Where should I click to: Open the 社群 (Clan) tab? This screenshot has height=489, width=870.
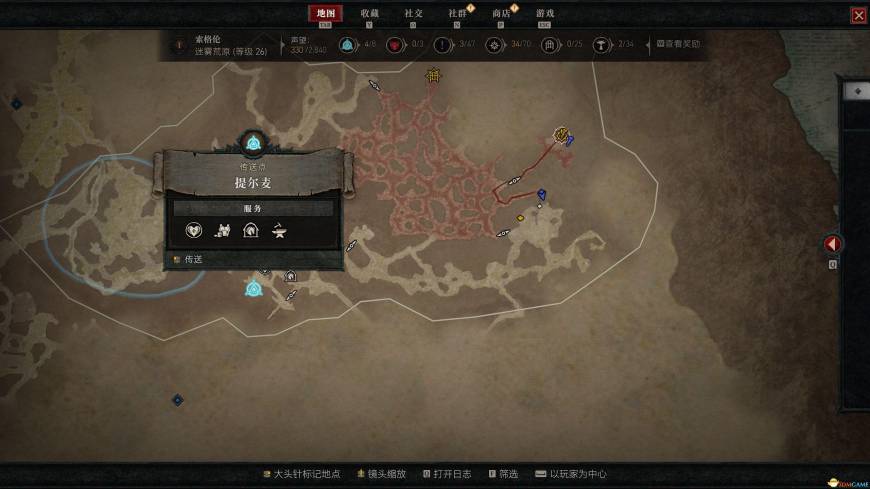pos(457,13)
